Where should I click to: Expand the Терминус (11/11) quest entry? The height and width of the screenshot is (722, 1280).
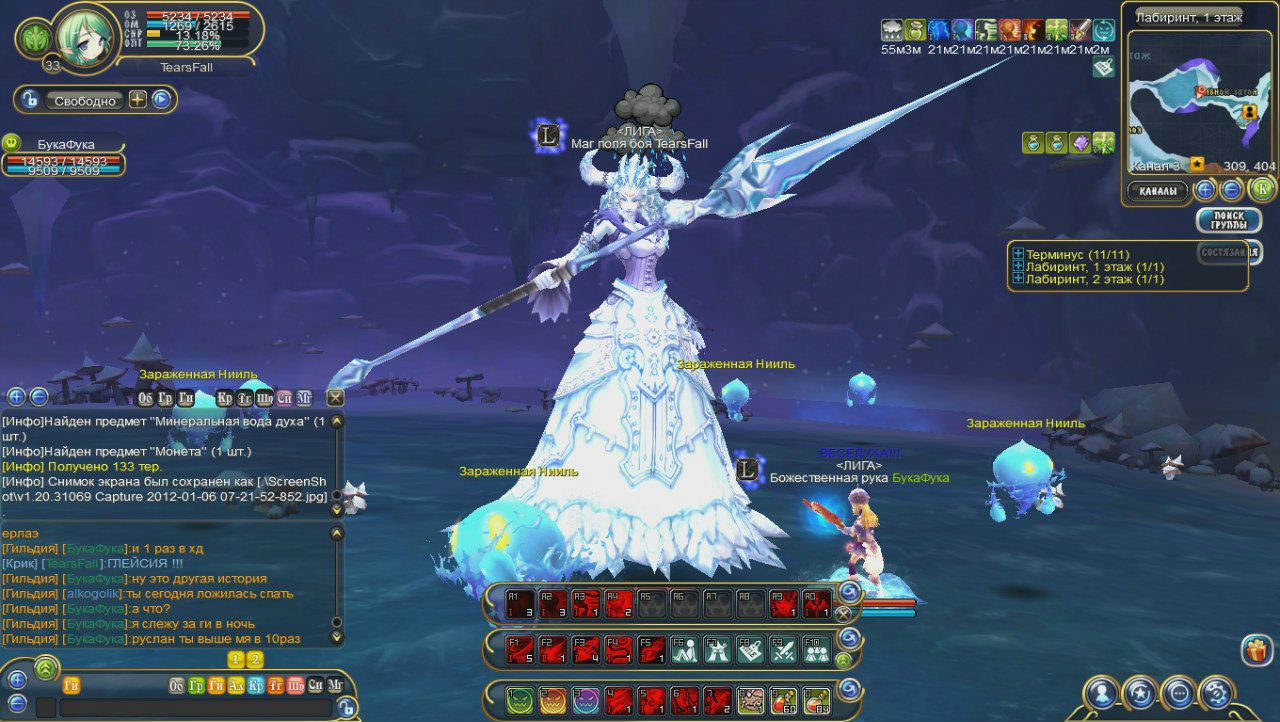tap(1018, 254)
